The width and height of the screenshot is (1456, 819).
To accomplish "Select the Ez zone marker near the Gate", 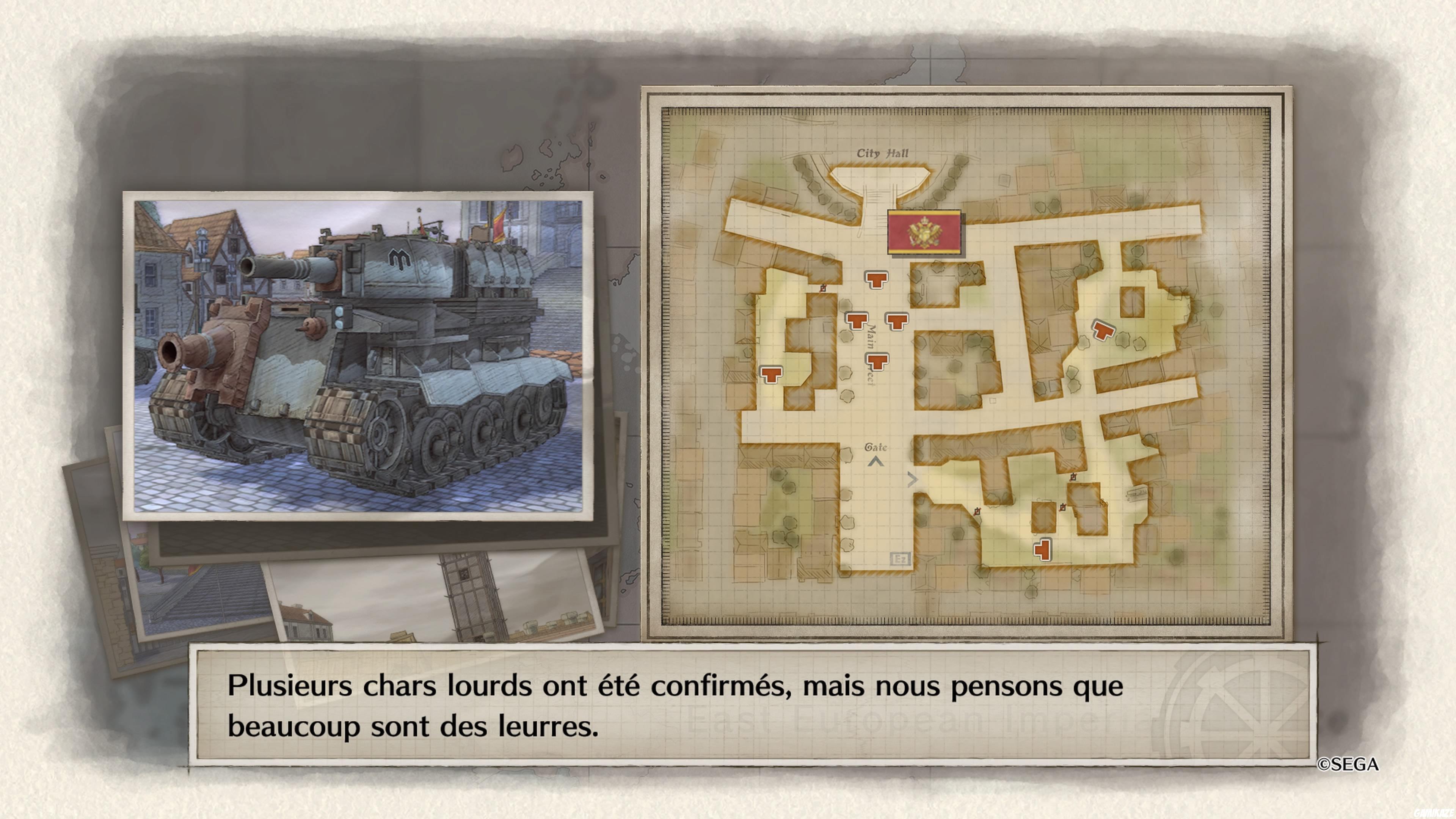I will click(x=900, y=559).
